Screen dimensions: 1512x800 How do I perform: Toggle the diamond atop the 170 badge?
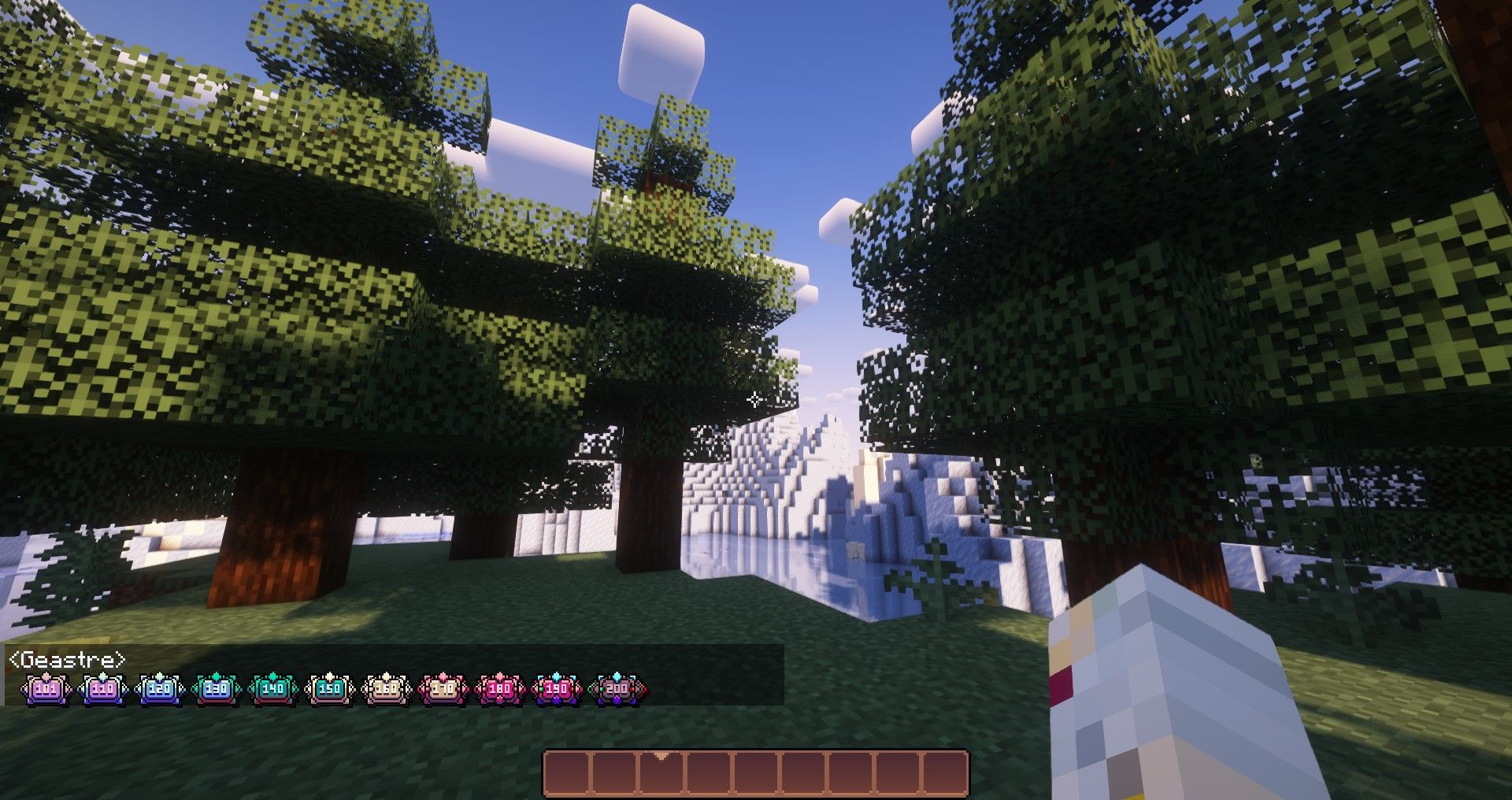click(x=443, y=676)
